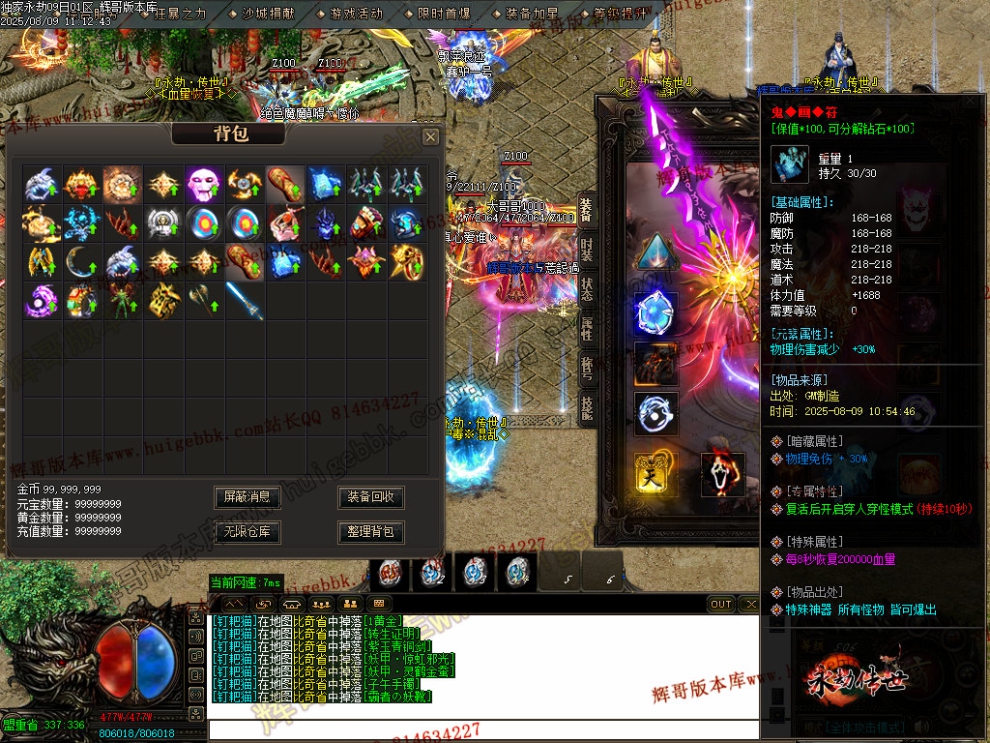Open 装备回收 equipment recycling
The width and height of the screenshot is (990, 743).
371,497
